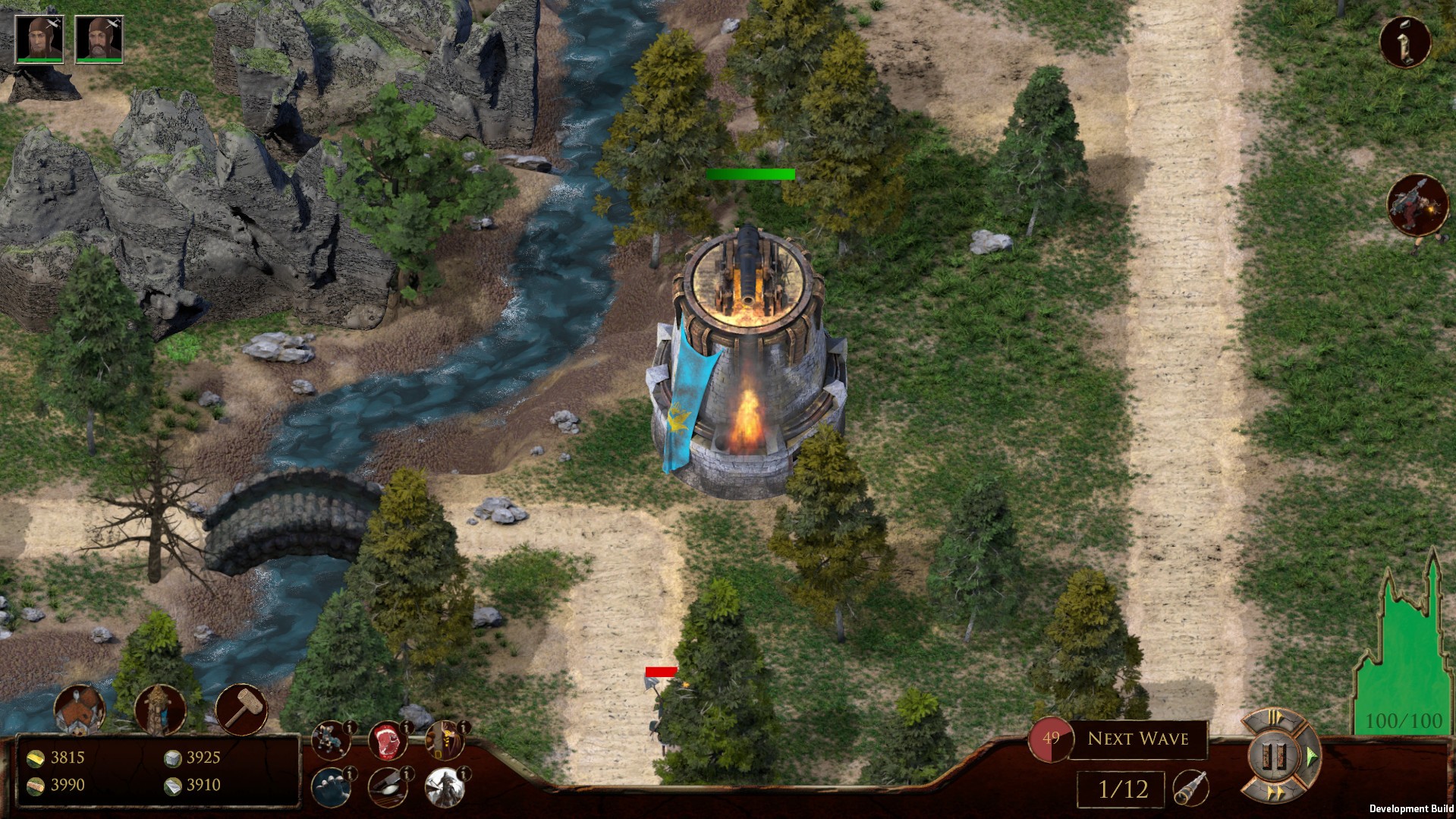Screen dimensions: 1456x819
Task: Open the spyglass wave preview
Action: coord(1190,789)
